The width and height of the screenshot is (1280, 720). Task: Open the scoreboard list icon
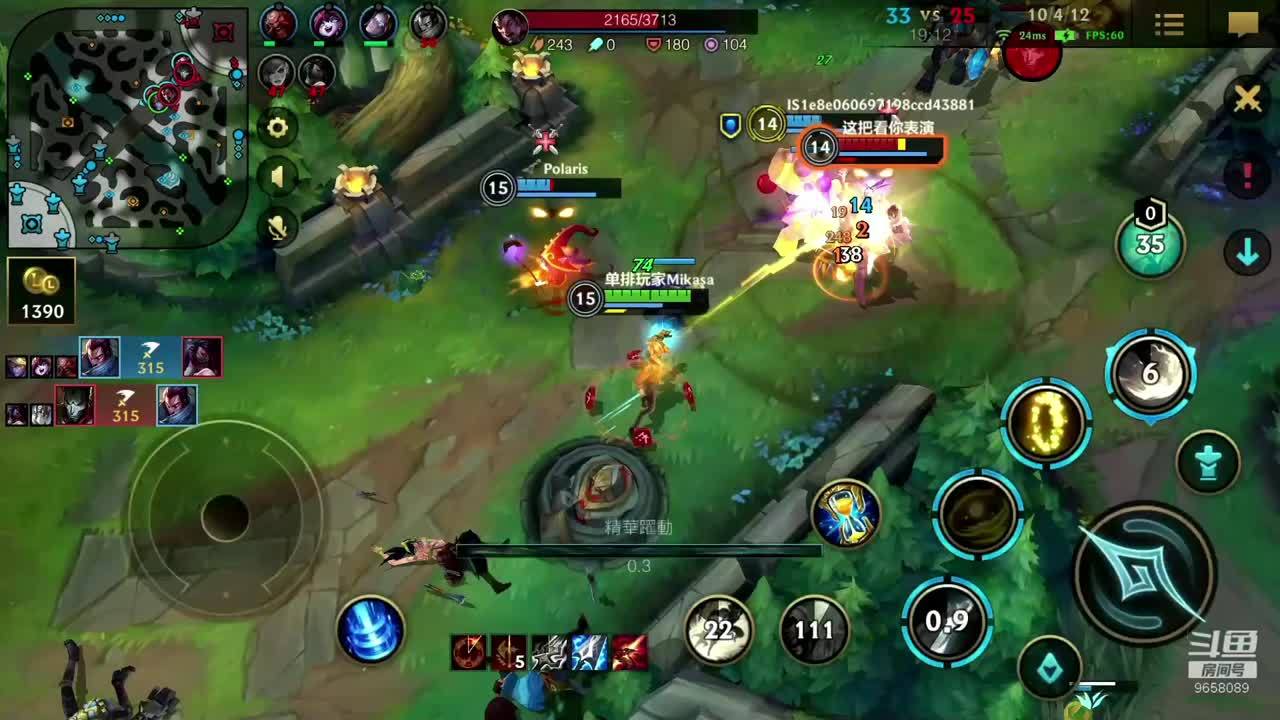pyautogui.click(x=1169, y=25)
